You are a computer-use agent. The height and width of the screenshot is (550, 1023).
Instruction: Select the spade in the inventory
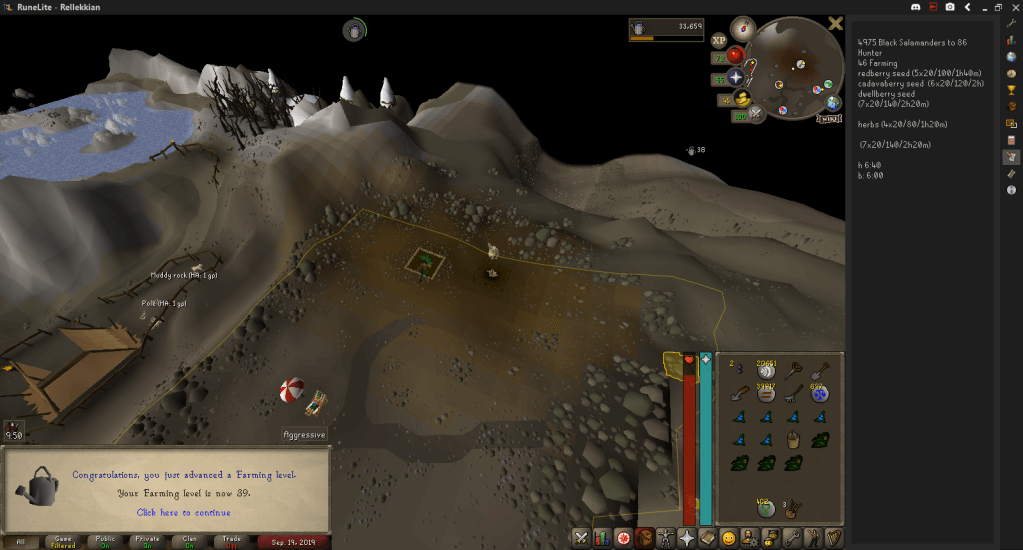click(x=822, y=370)
